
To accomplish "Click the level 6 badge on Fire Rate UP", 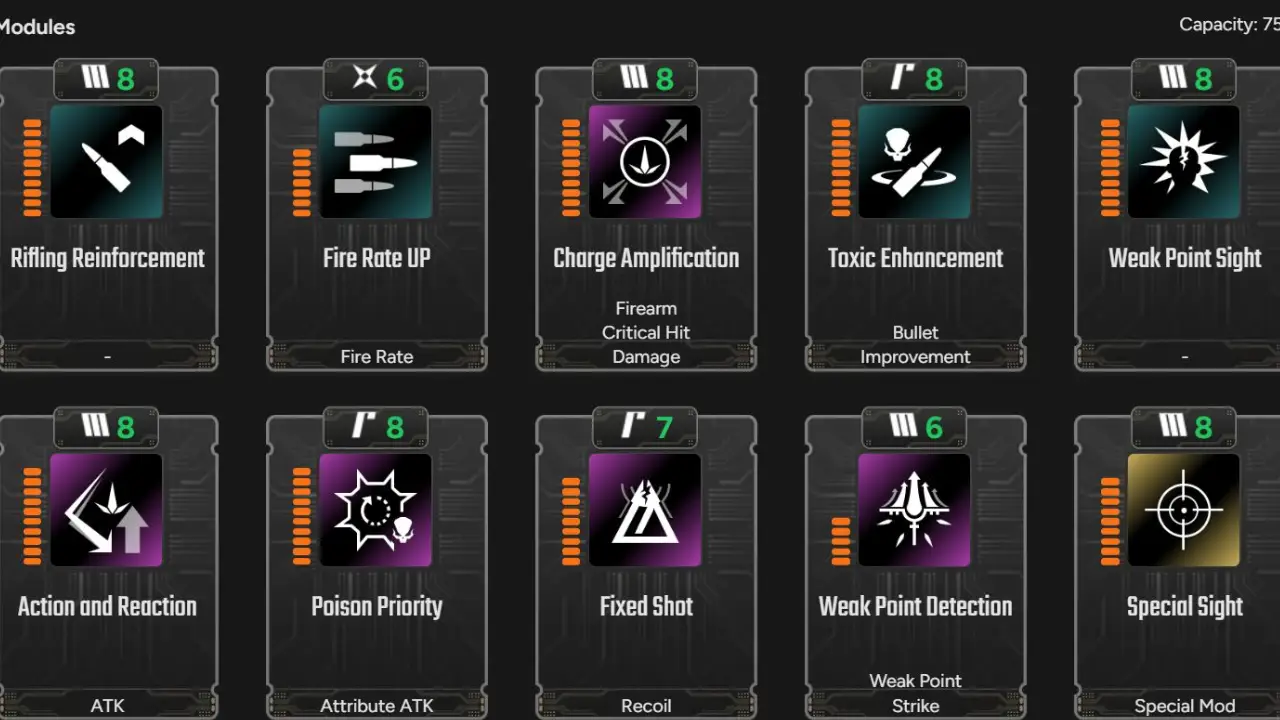I will (x=375, y=78).
